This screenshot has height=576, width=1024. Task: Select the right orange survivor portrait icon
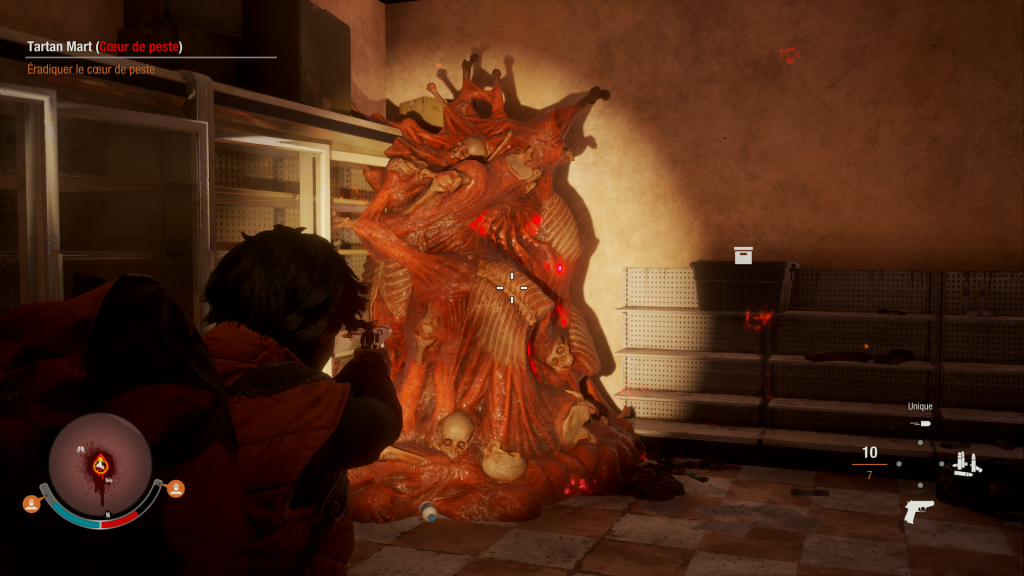tap(176, 488)
